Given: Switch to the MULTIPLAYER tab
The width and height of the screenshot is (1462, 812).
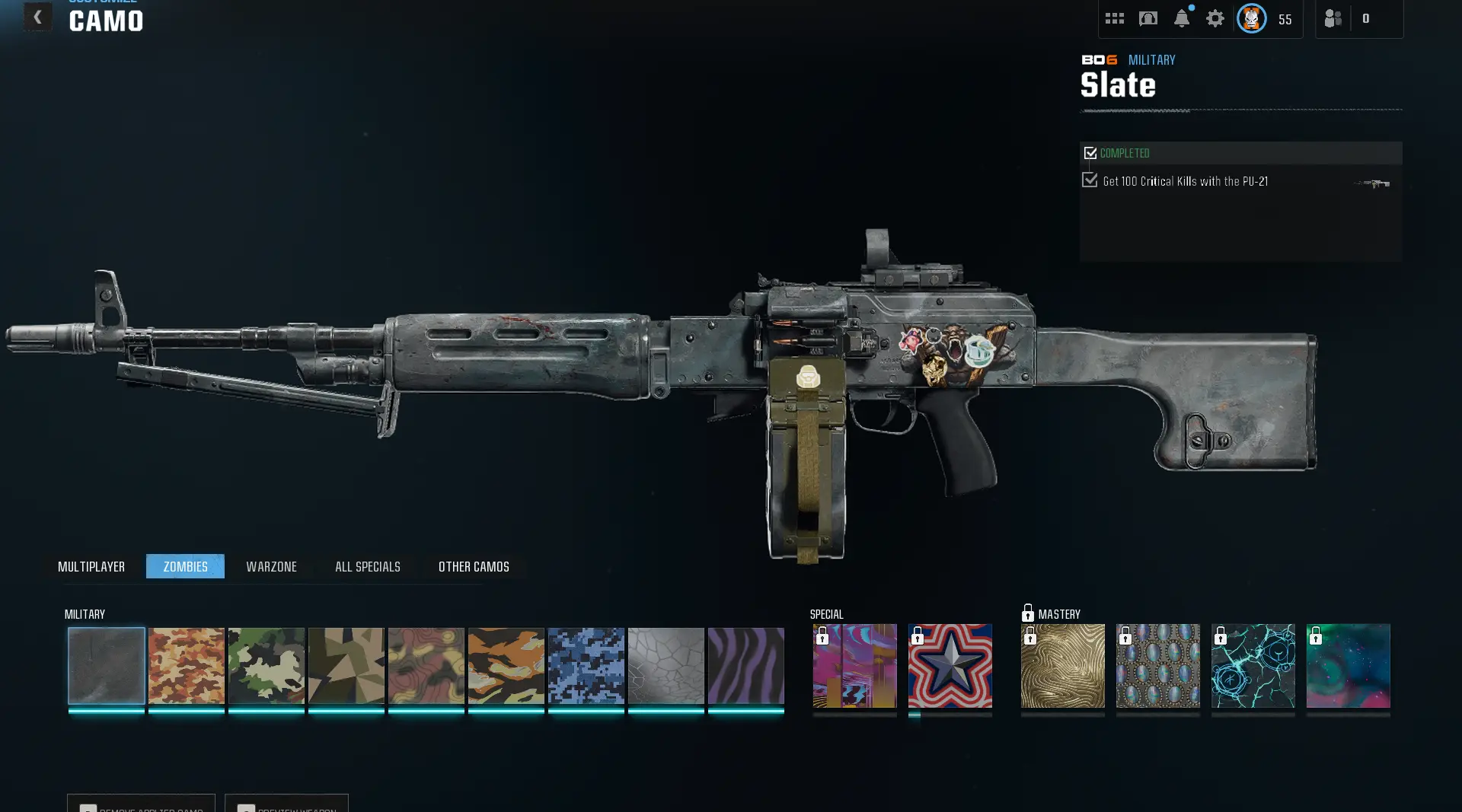Looking at the screenshot, I should 91,566.
